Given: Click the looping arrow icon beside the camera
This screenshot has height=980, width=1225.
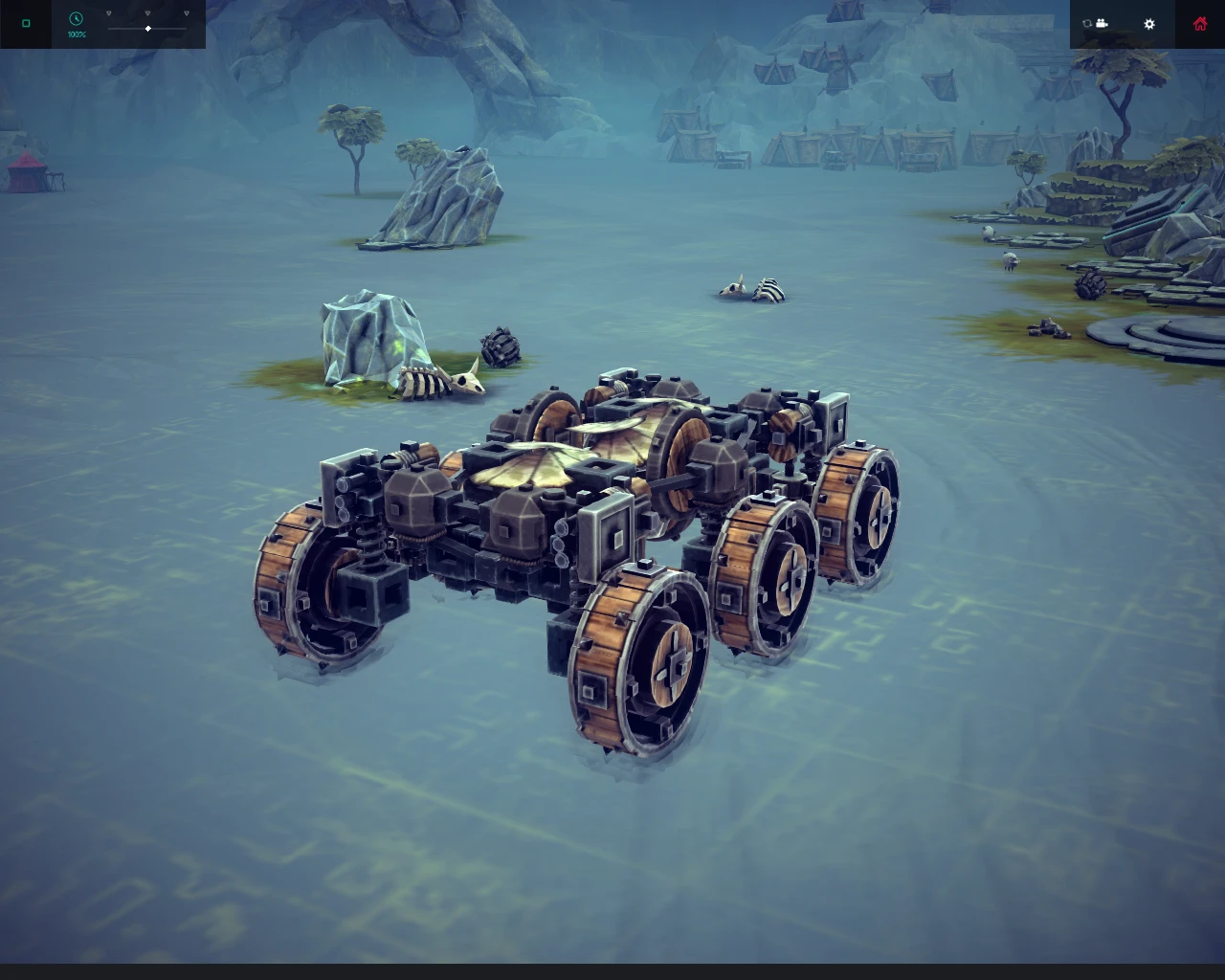Looking at the screenshot, I should pos(1087,24).
